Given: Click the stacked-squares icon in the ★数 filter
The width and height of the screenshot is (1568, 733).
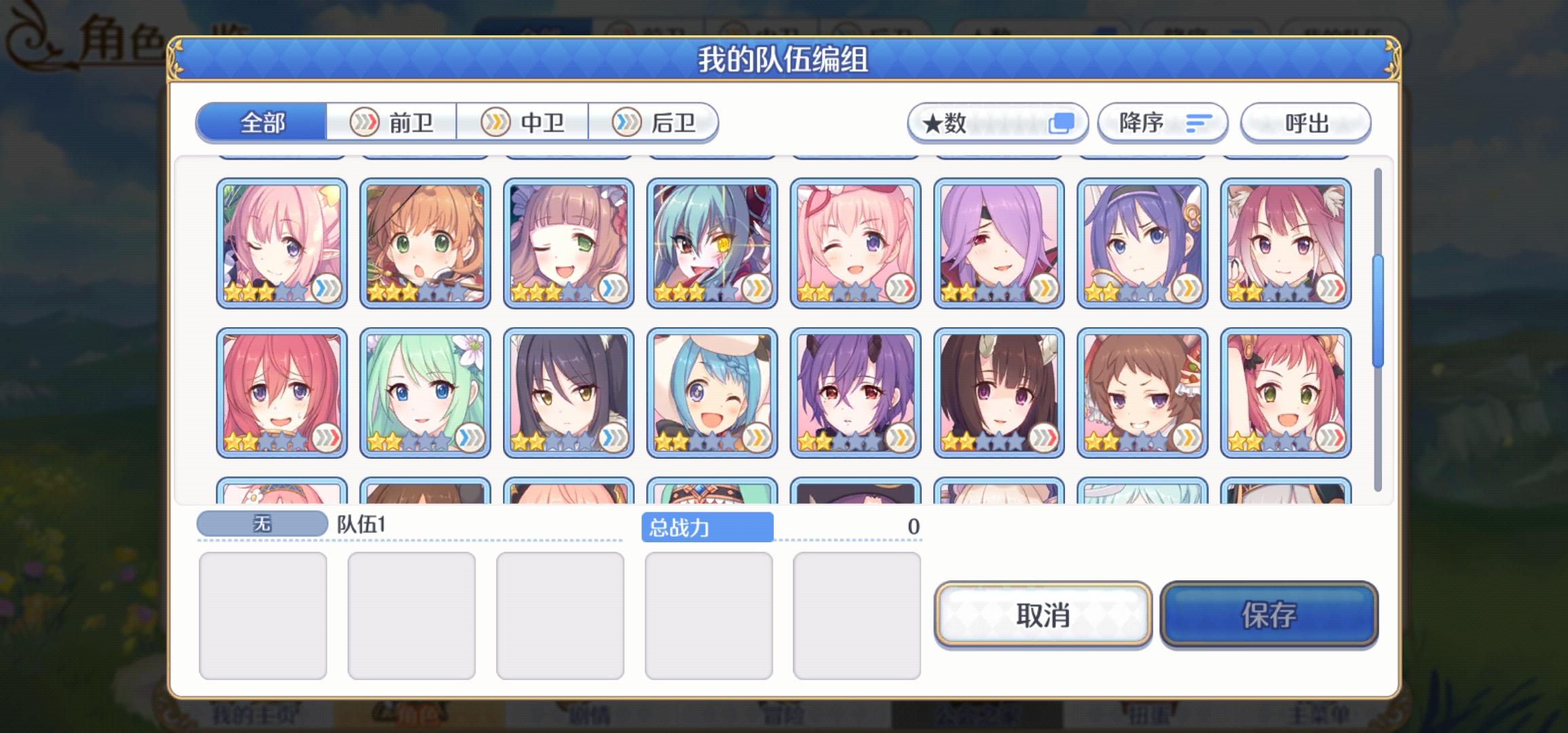Looking at the screenshot, I should [1061, 122].
